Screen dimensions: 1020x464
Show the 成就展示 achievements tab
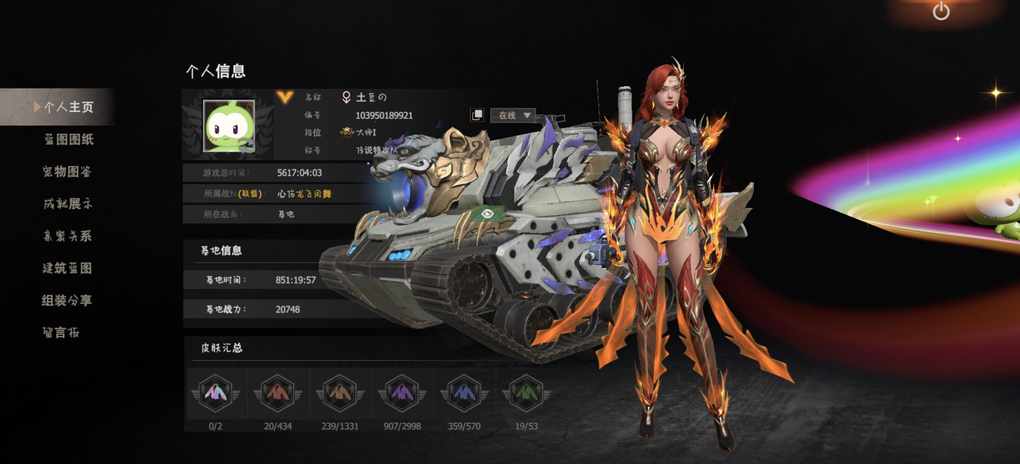point(67,204)
